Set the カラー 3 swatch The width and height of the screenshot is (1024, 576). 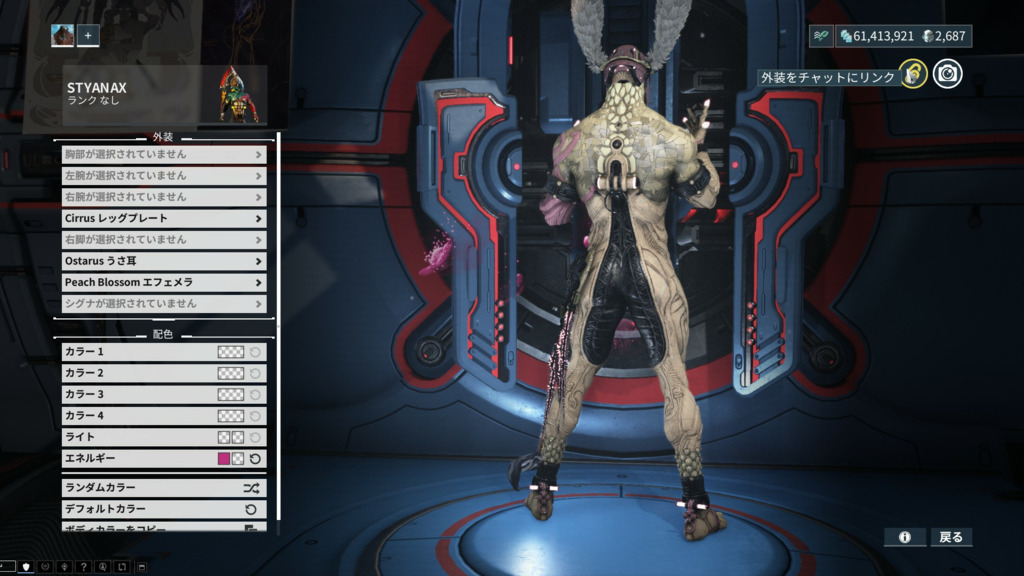[231, 394]
